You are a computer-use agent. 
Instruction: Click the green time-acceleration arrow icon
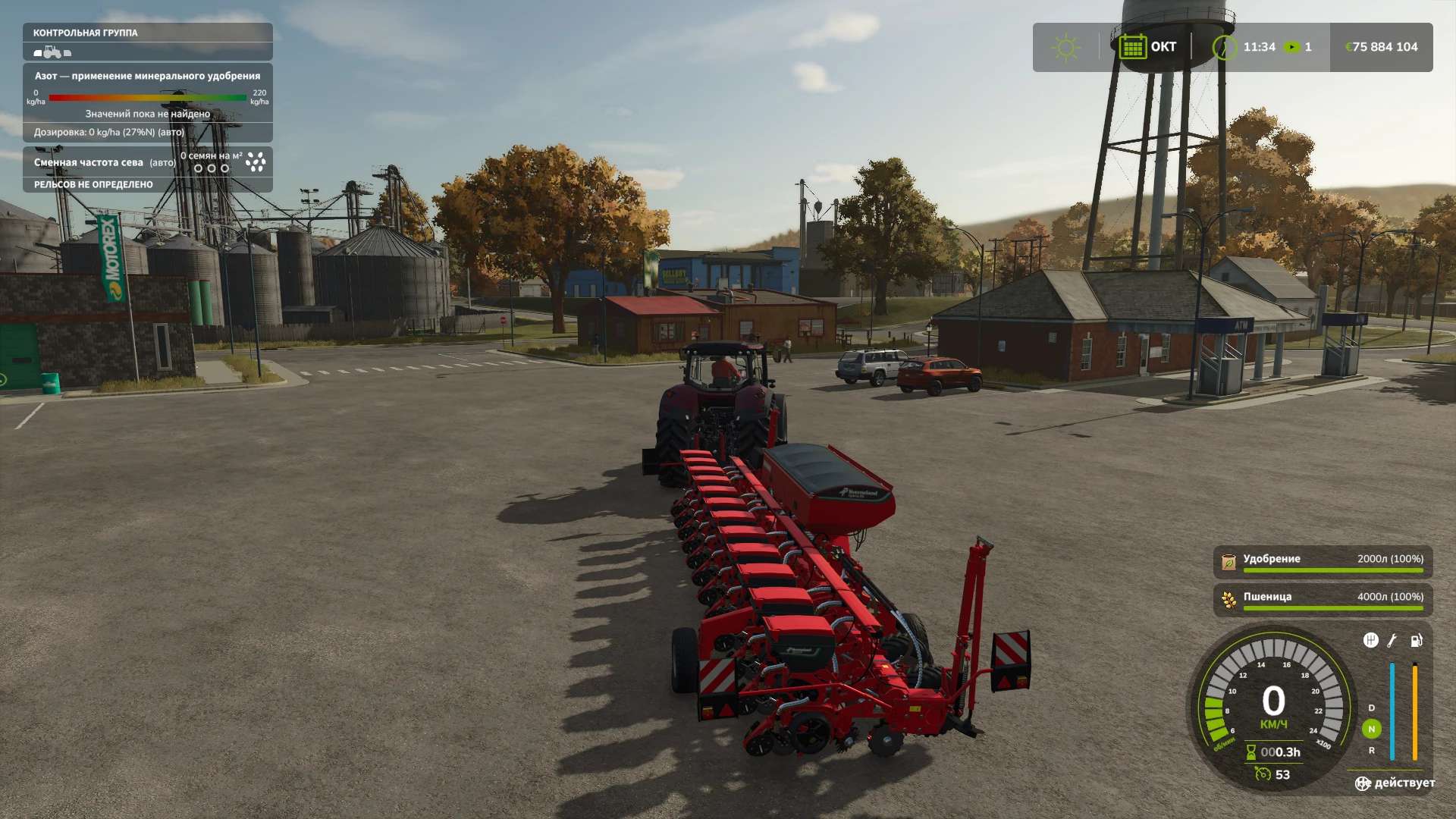pyautogui.click(x=1291, y=47)
